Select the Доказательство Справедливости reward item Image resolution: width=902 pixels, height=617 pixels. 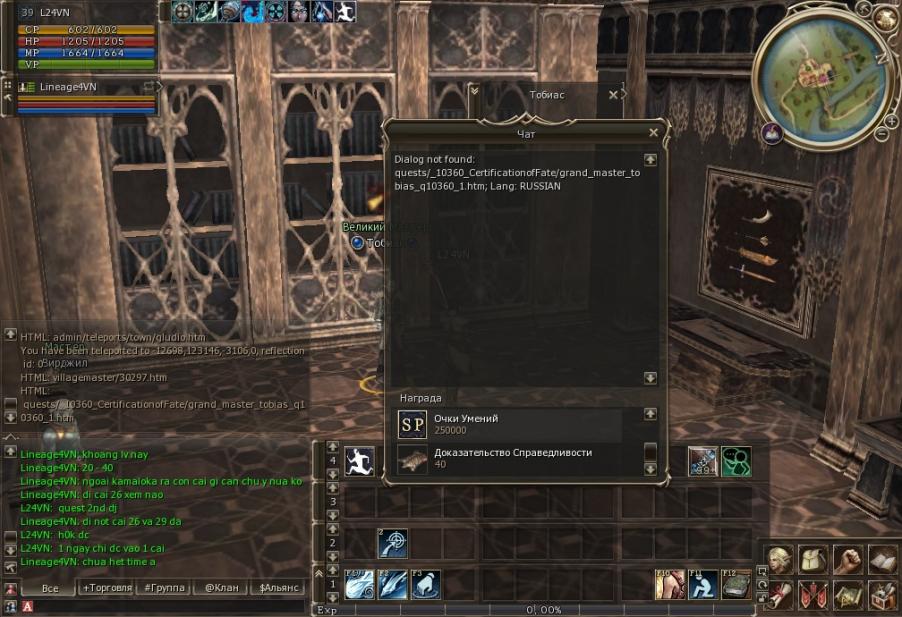[x=510, y=458]
